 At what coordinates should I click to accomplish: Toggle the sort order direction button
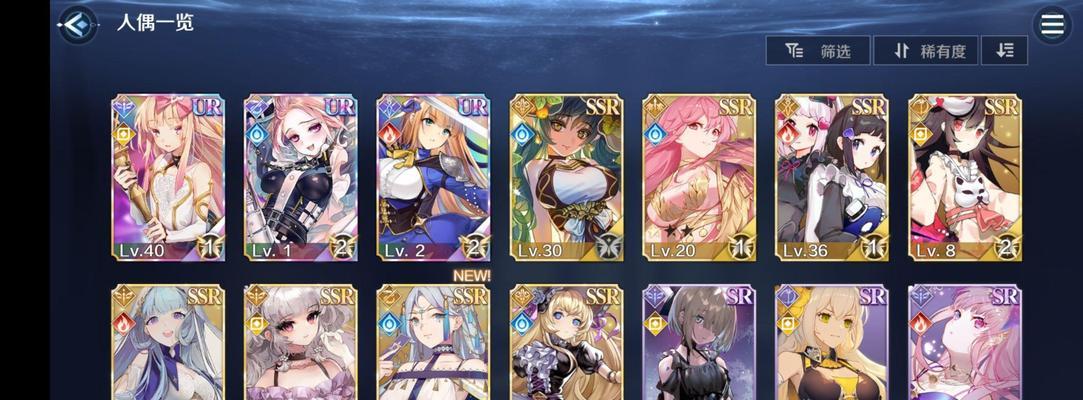(1004, 51)
